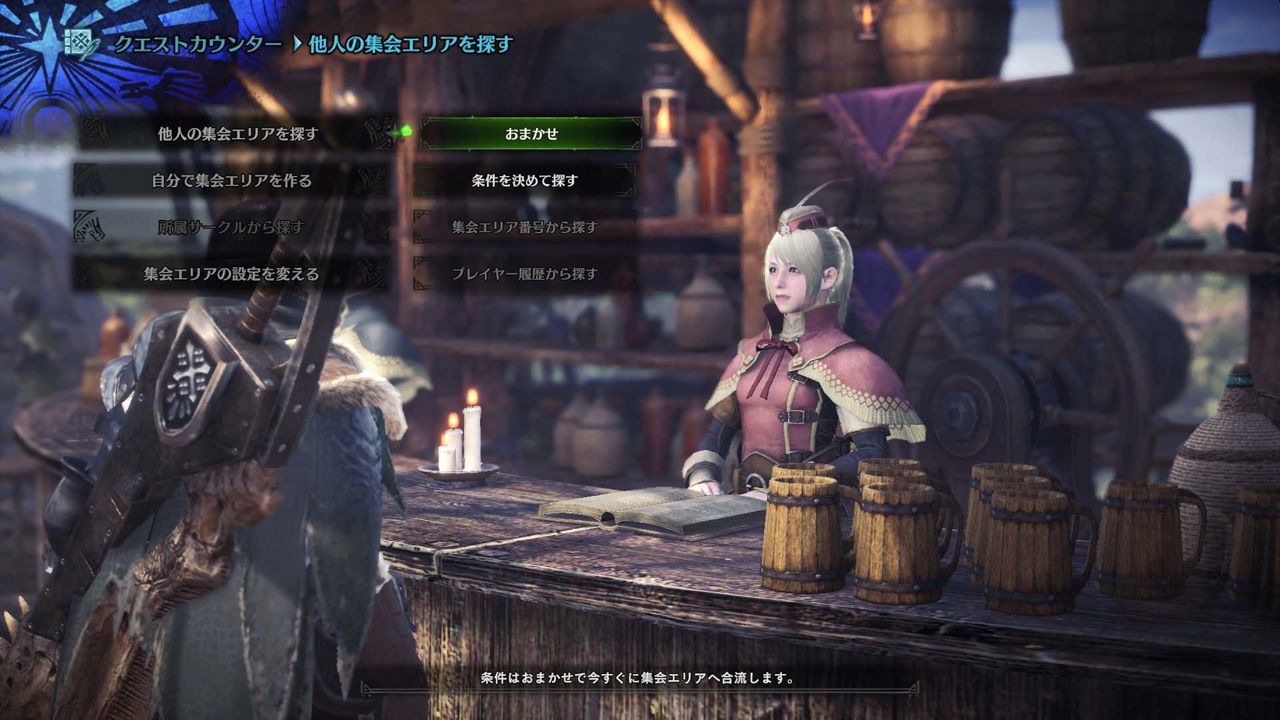Click the emblem icon next to 自分で集会エリアを作る
This screenshot has height=720, width=1280.
88,179
